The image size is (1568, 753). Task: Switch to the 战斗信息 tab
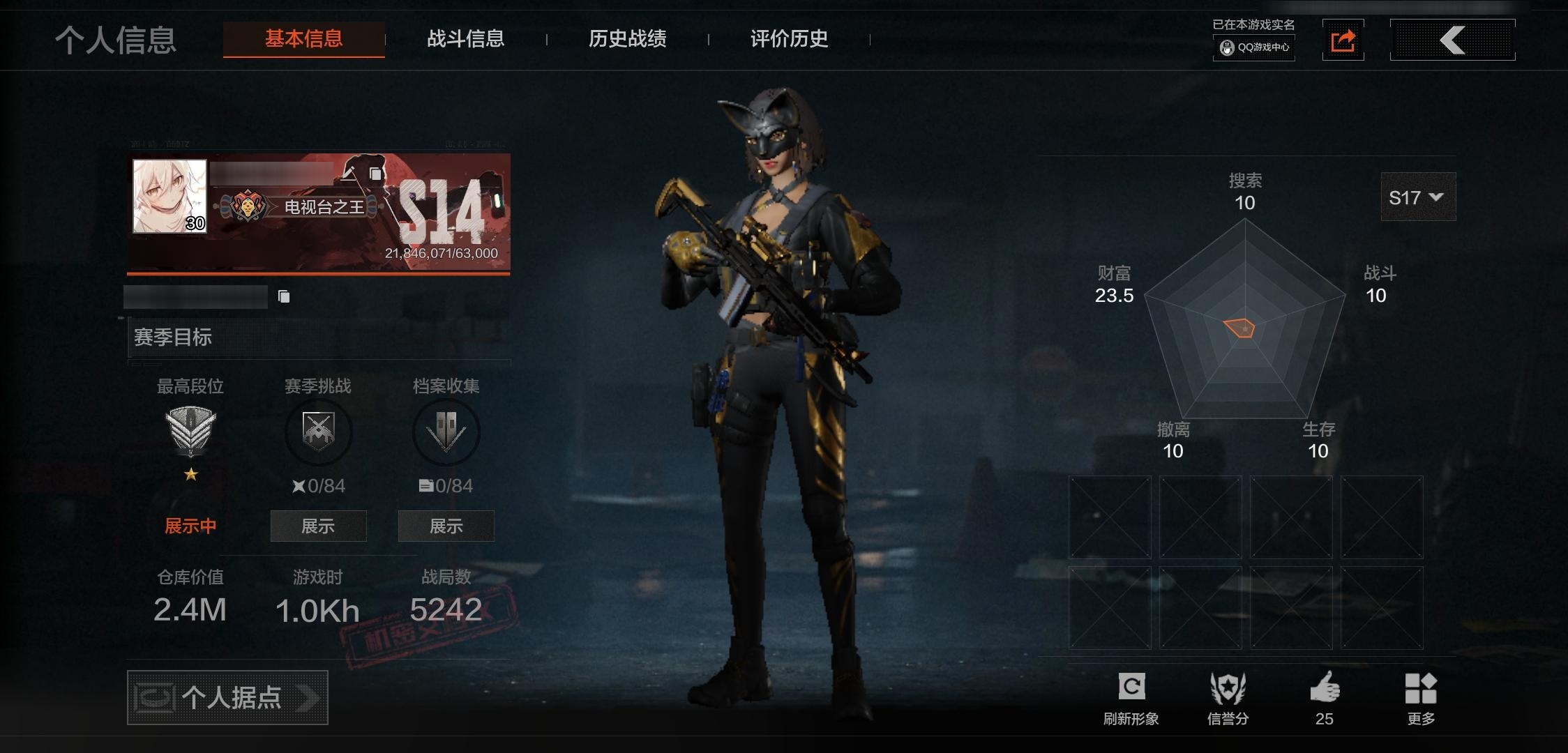coord(466,39)
